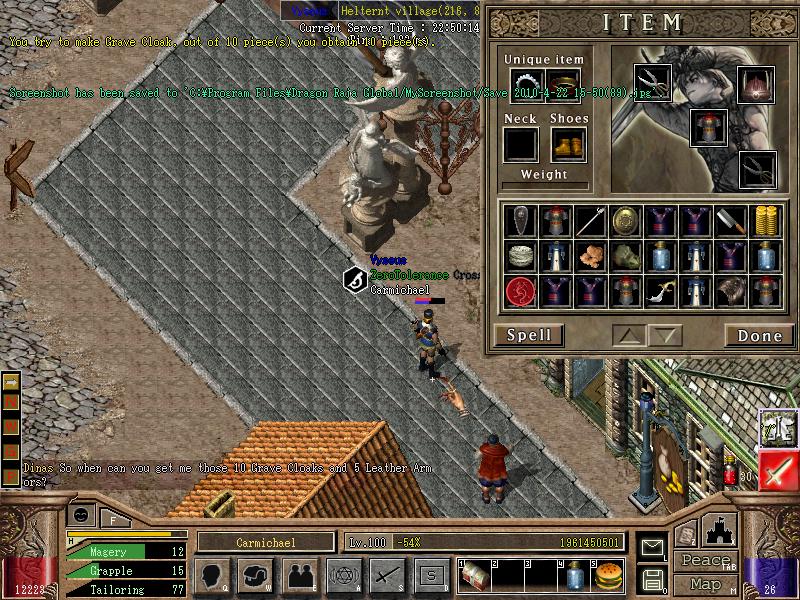Open the black castle guild icon
The height and width of the screenshot is (600, 800).
[x=720, y=531]
